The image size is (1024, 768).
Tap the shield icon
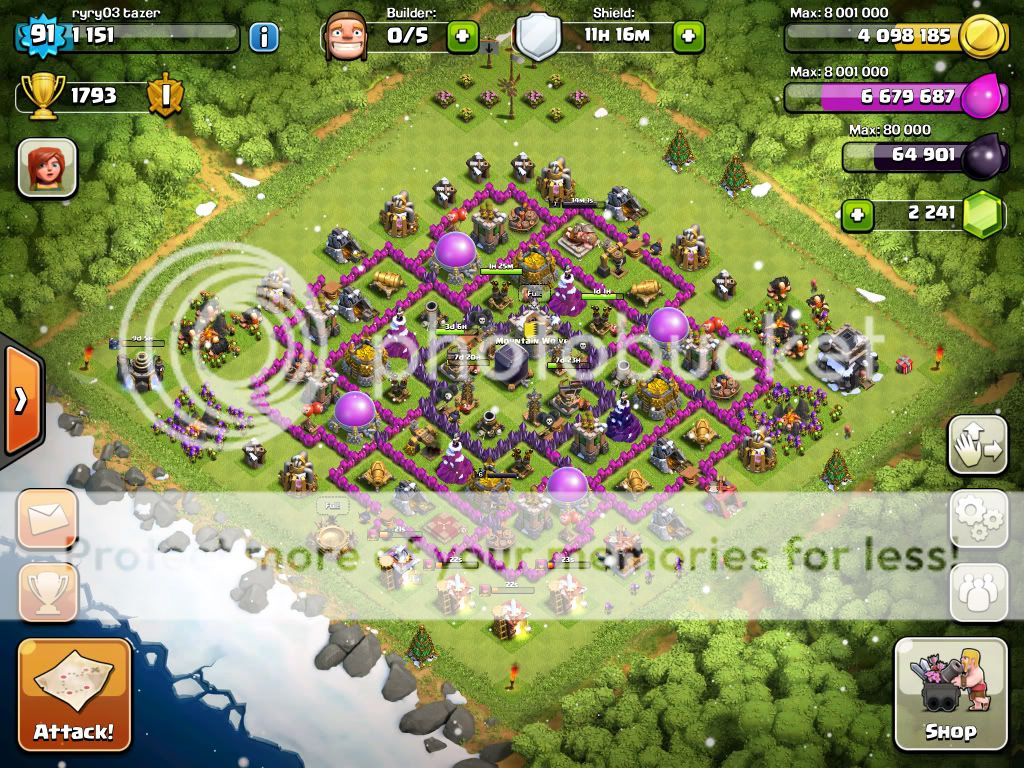(x=538, y=38)
